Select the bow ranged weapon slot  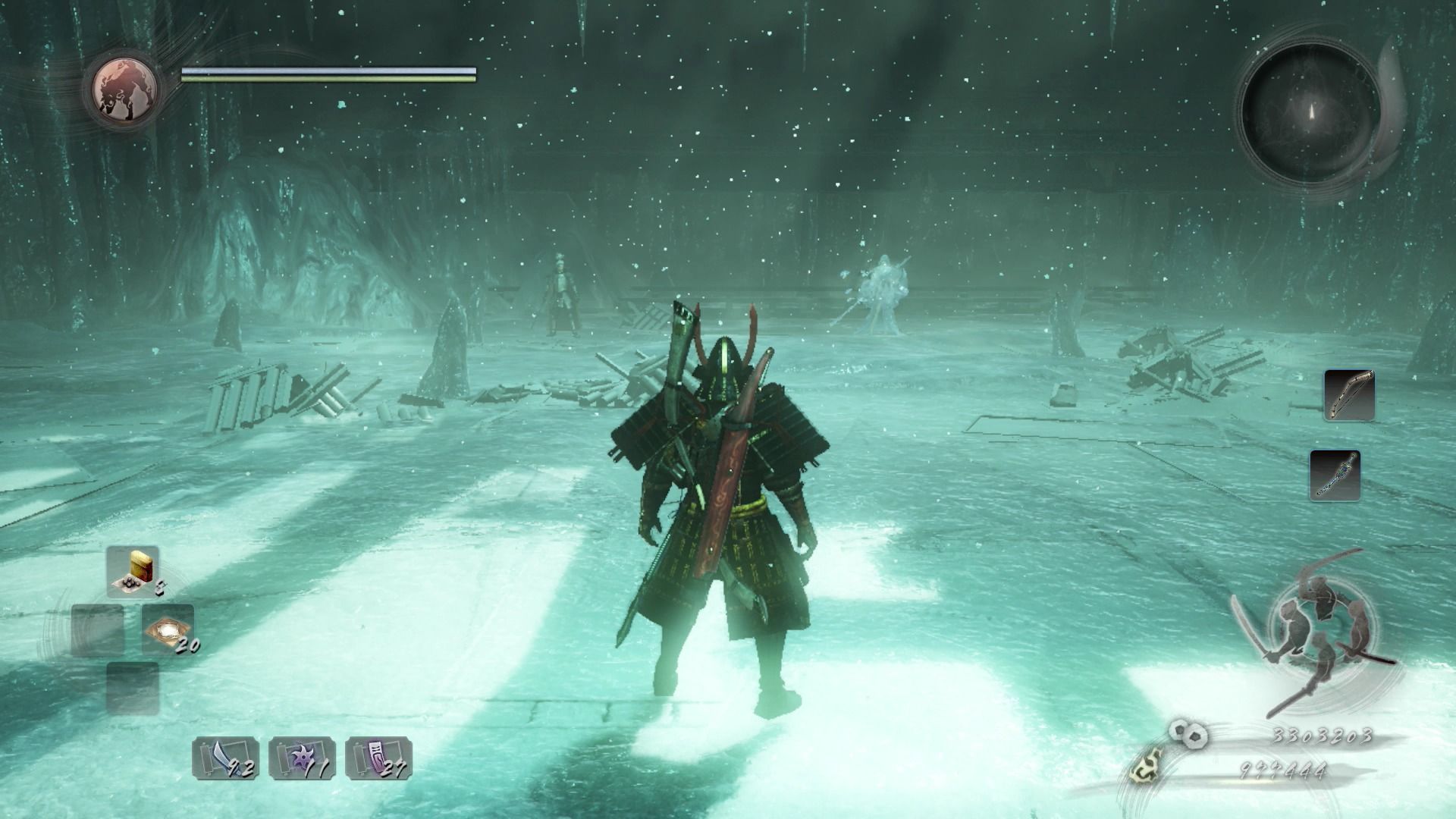tap(1349, 394)
